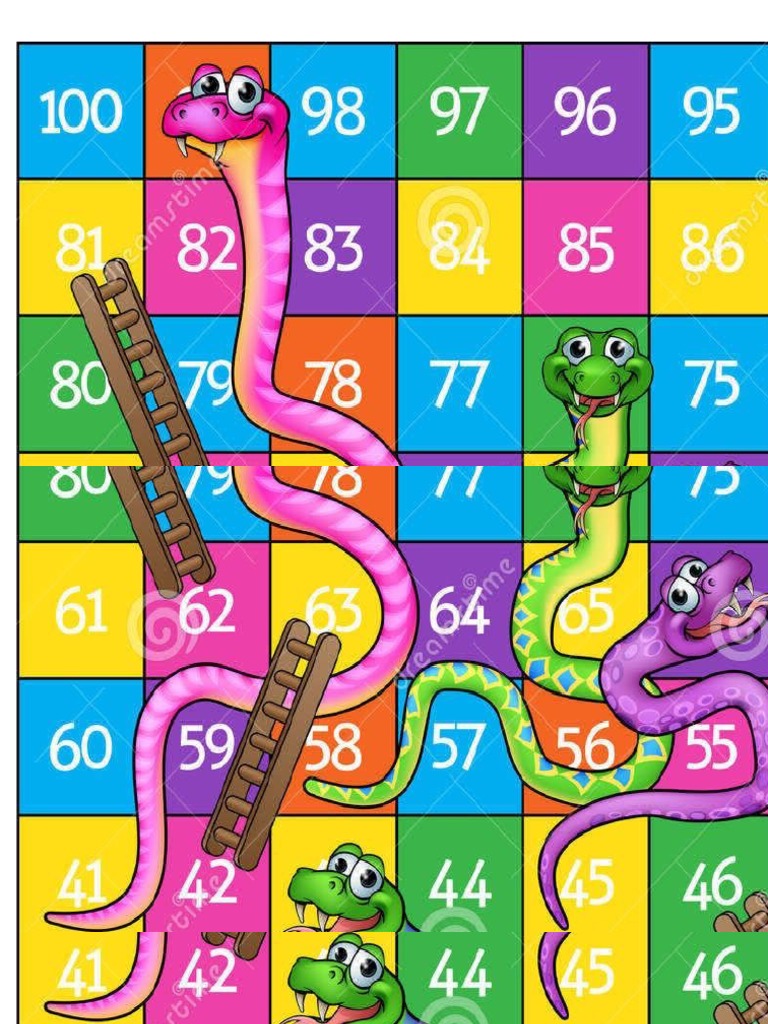Select the yellow 61 square

tap(80, 612)
